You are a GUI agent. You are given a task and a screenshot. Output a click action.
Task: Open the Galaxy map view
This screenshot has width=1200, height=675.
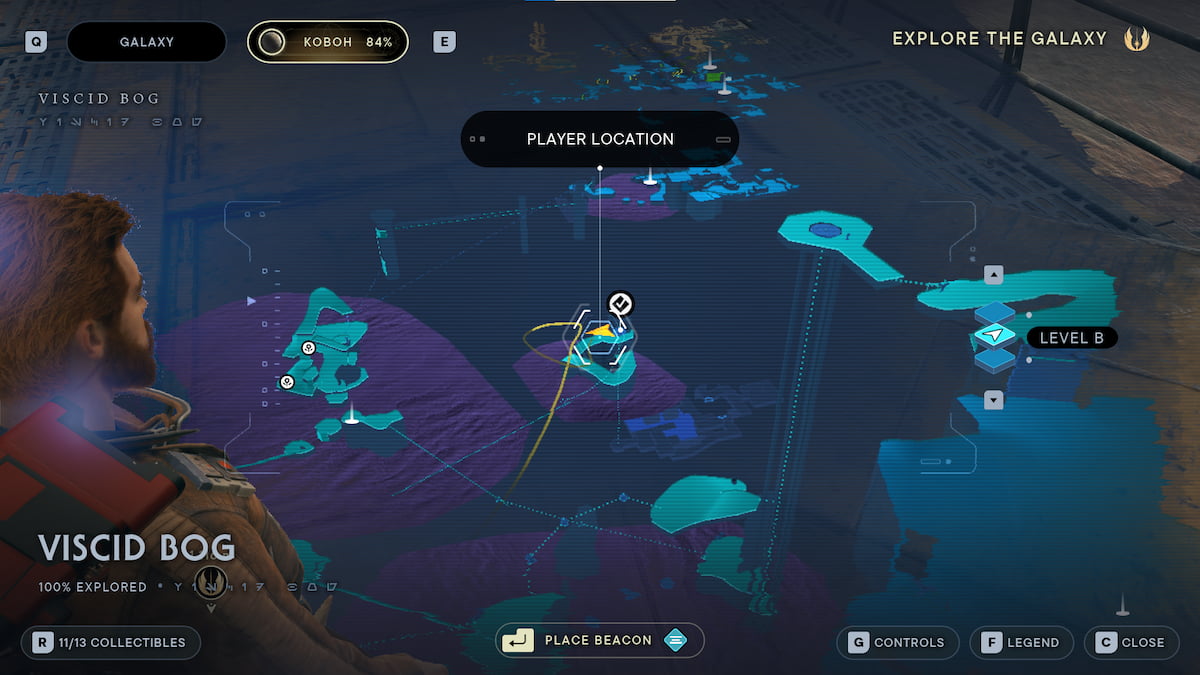tap(146, 42)
